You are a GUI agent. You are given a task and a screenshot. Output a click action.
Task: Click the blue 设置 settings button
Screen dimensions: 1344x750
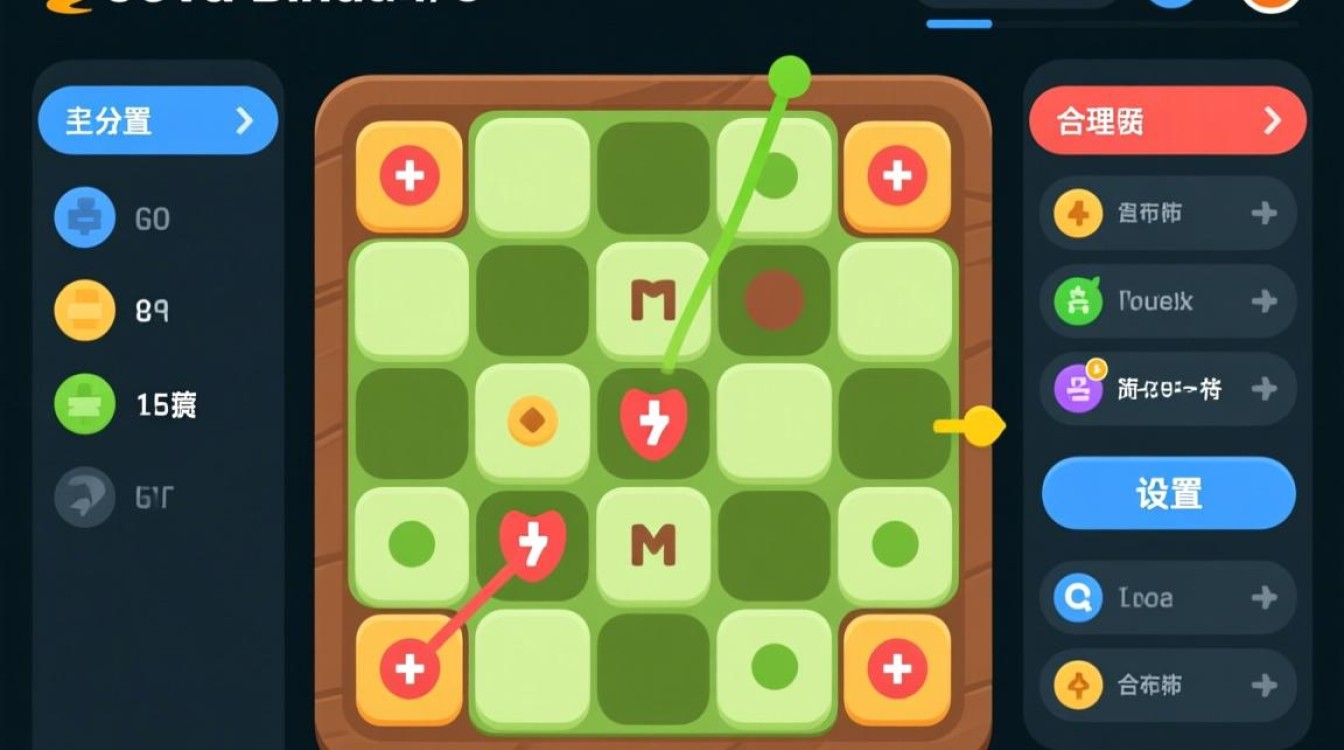tap(1168, 494)
